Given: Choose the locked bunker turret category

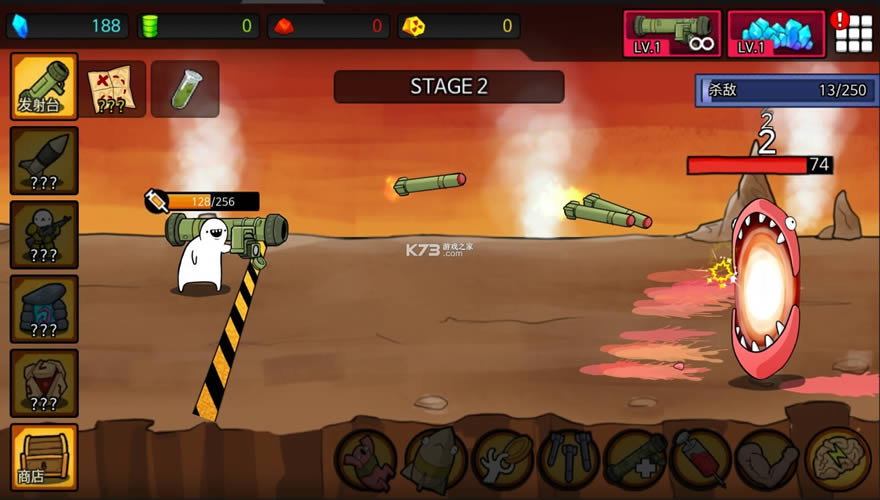Looking at the screenshot, I should 44,308.
